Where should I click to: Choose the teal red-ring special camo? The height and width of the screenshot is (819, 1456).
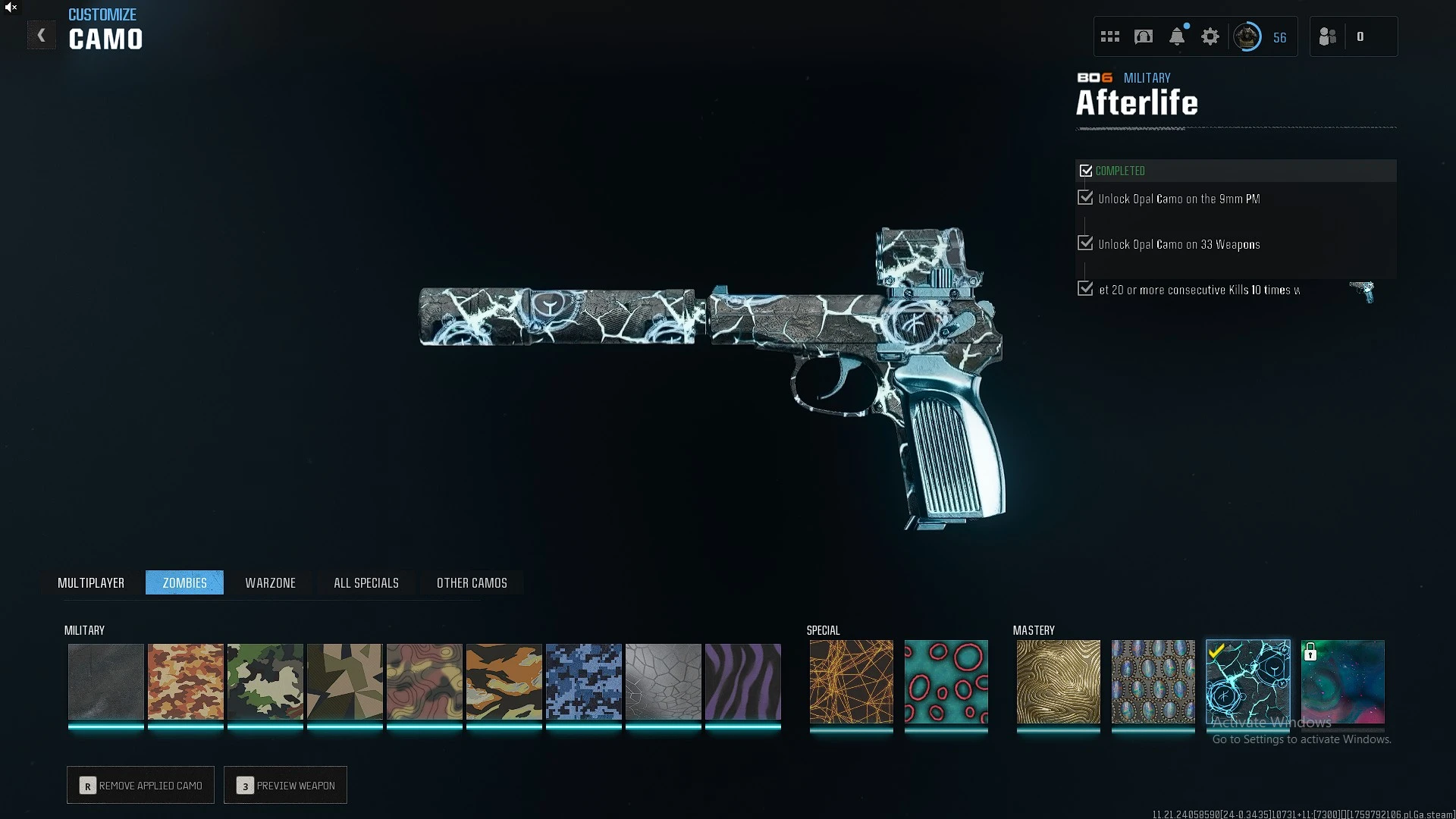(946, 682)
